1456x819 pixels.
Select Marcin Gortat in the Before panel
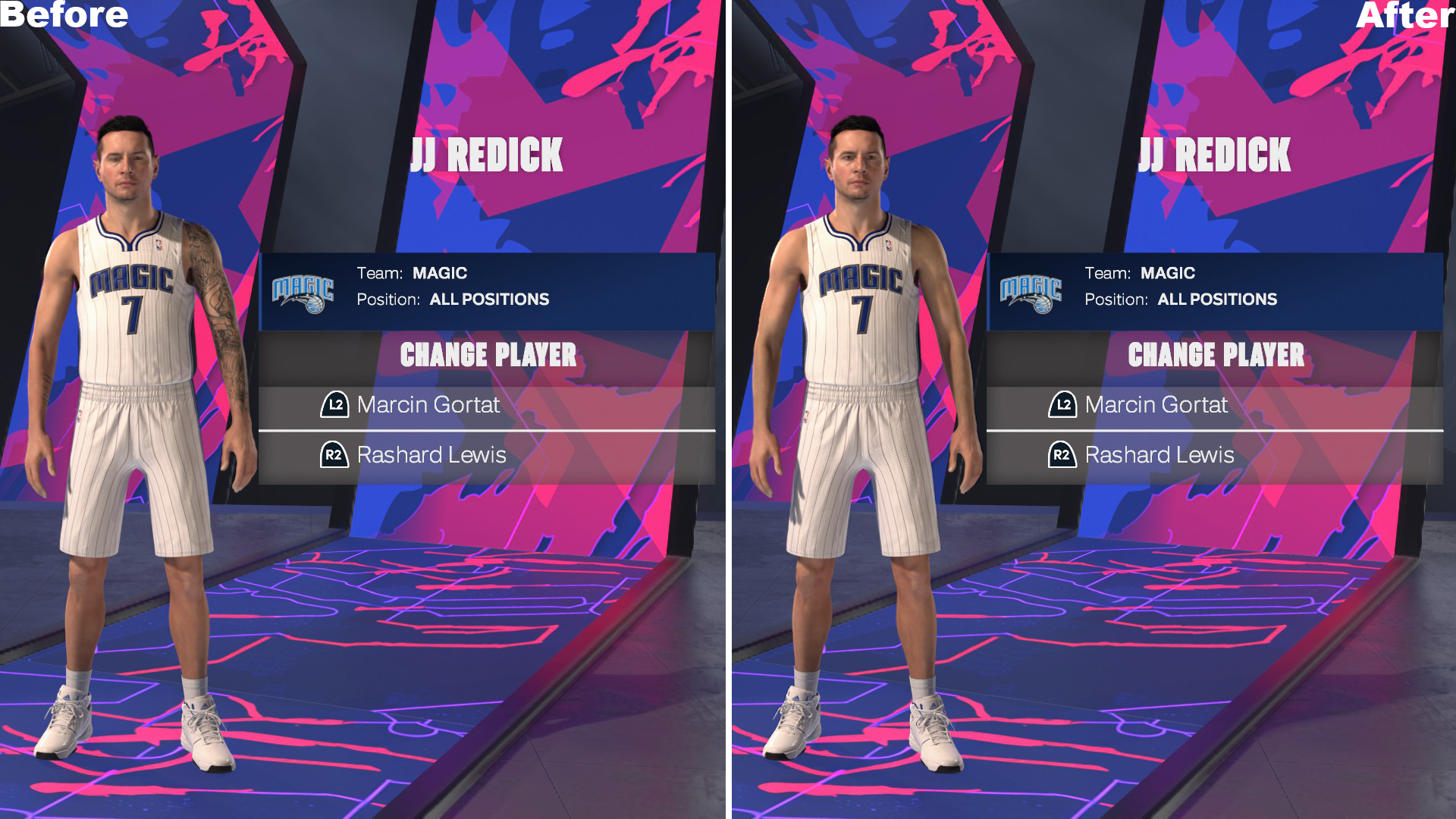pyautogui.click(x=428, y=405)
